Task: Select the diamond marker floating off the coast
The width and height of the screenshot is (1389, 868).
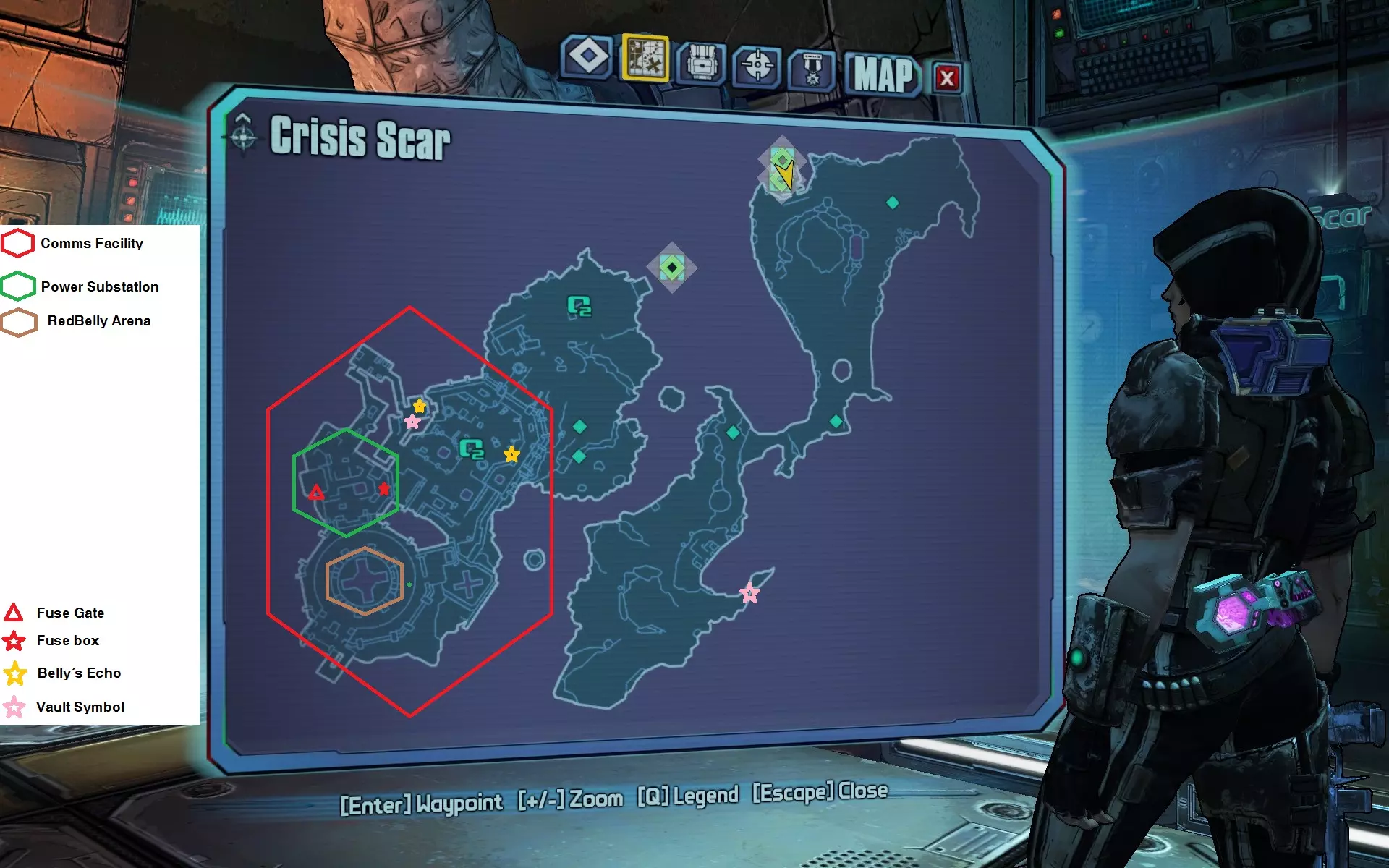Action: pyautogui.click(x=672, y=268)
